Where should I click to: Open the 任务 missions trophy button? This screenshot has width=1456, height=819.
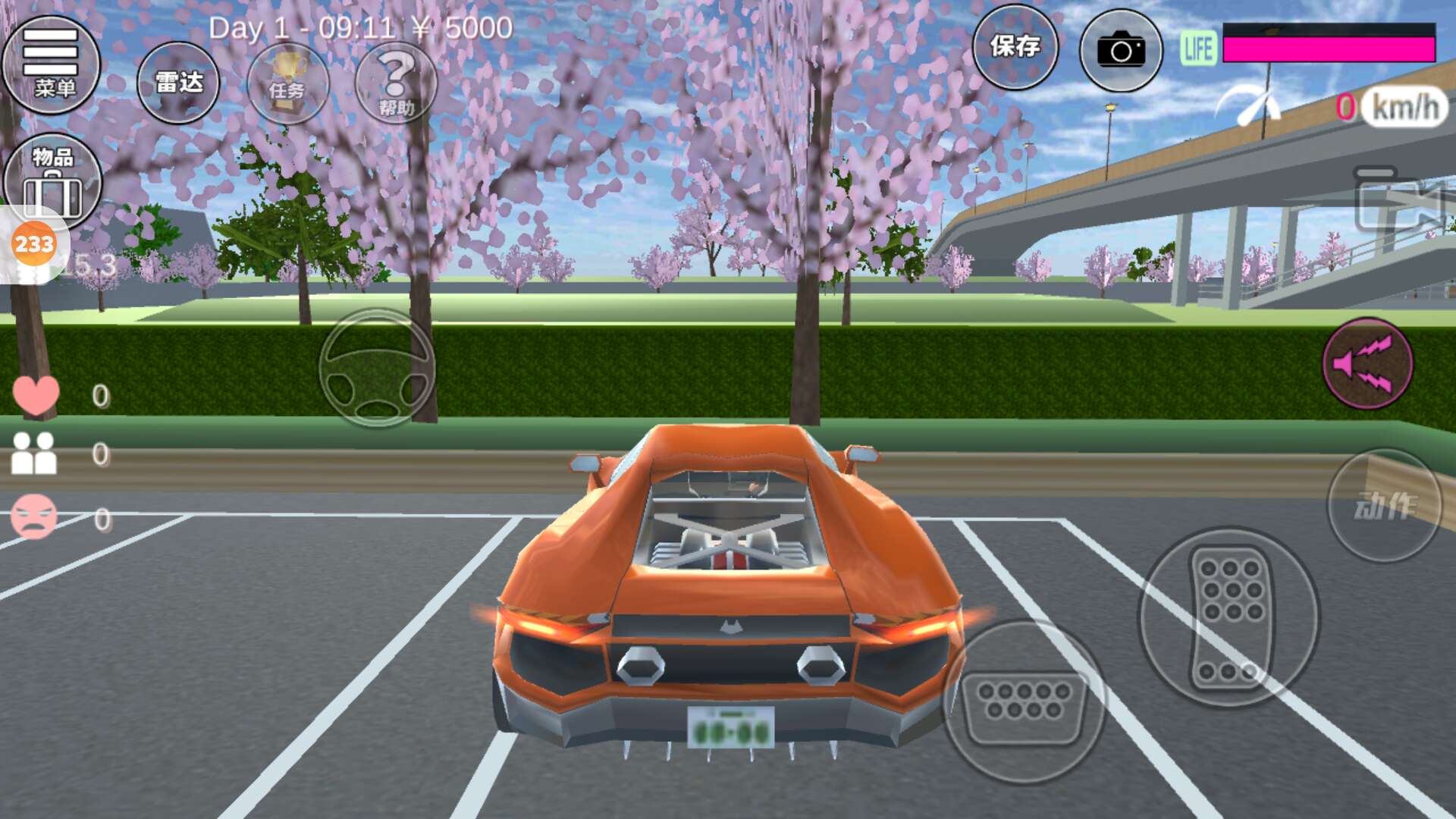click(287, 83)
